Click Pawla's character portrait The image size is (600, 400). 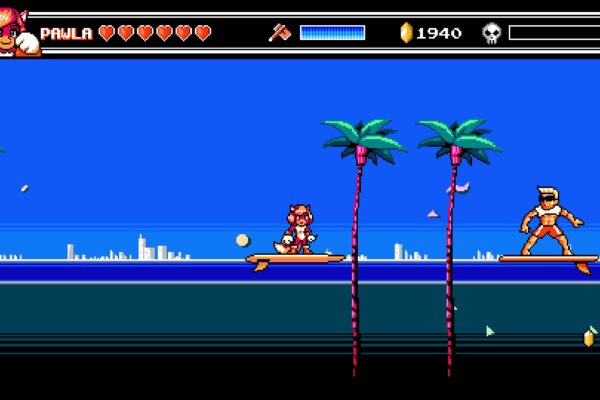point(18,33)
